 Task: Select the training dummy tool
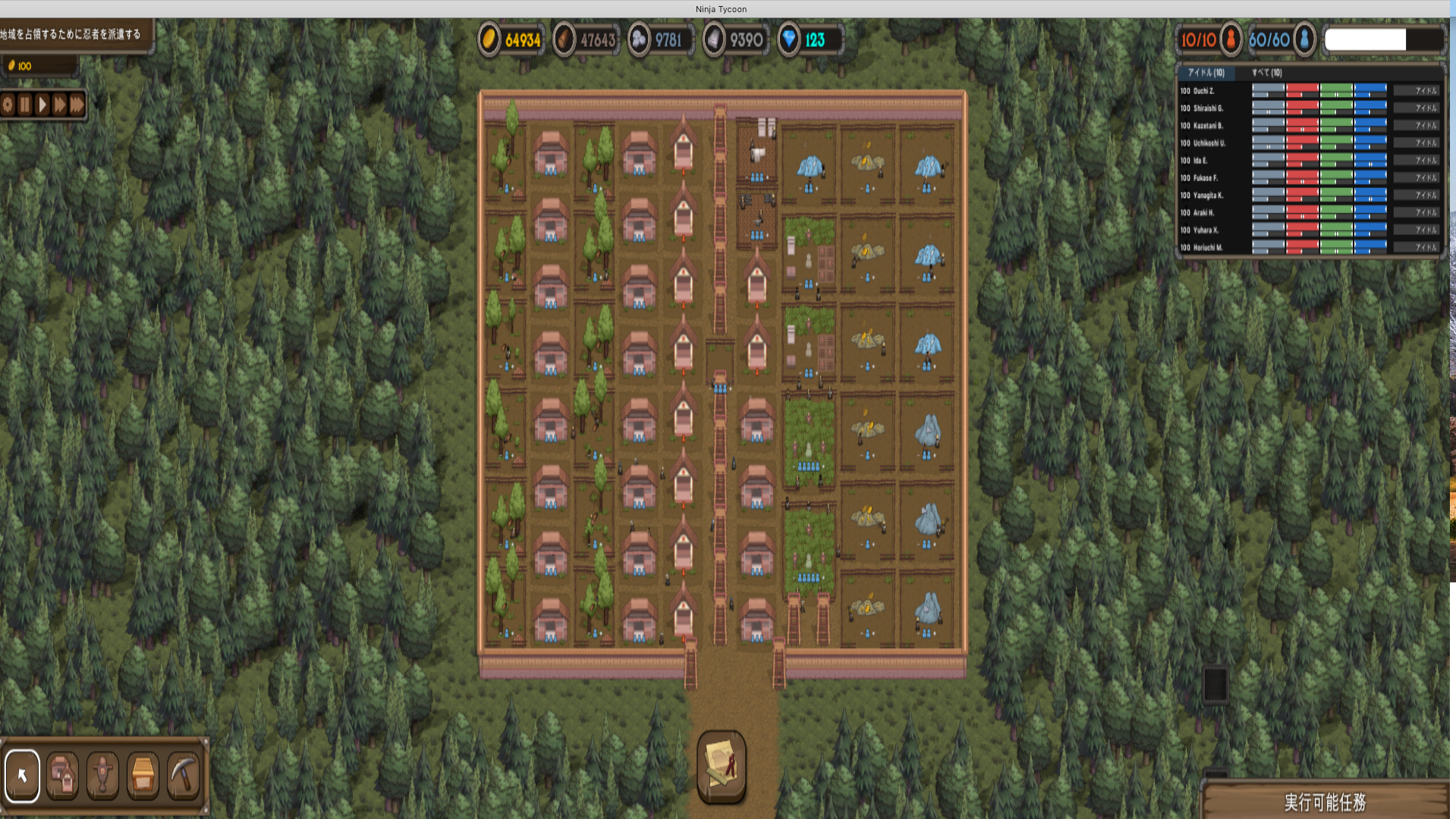[103, 775]
